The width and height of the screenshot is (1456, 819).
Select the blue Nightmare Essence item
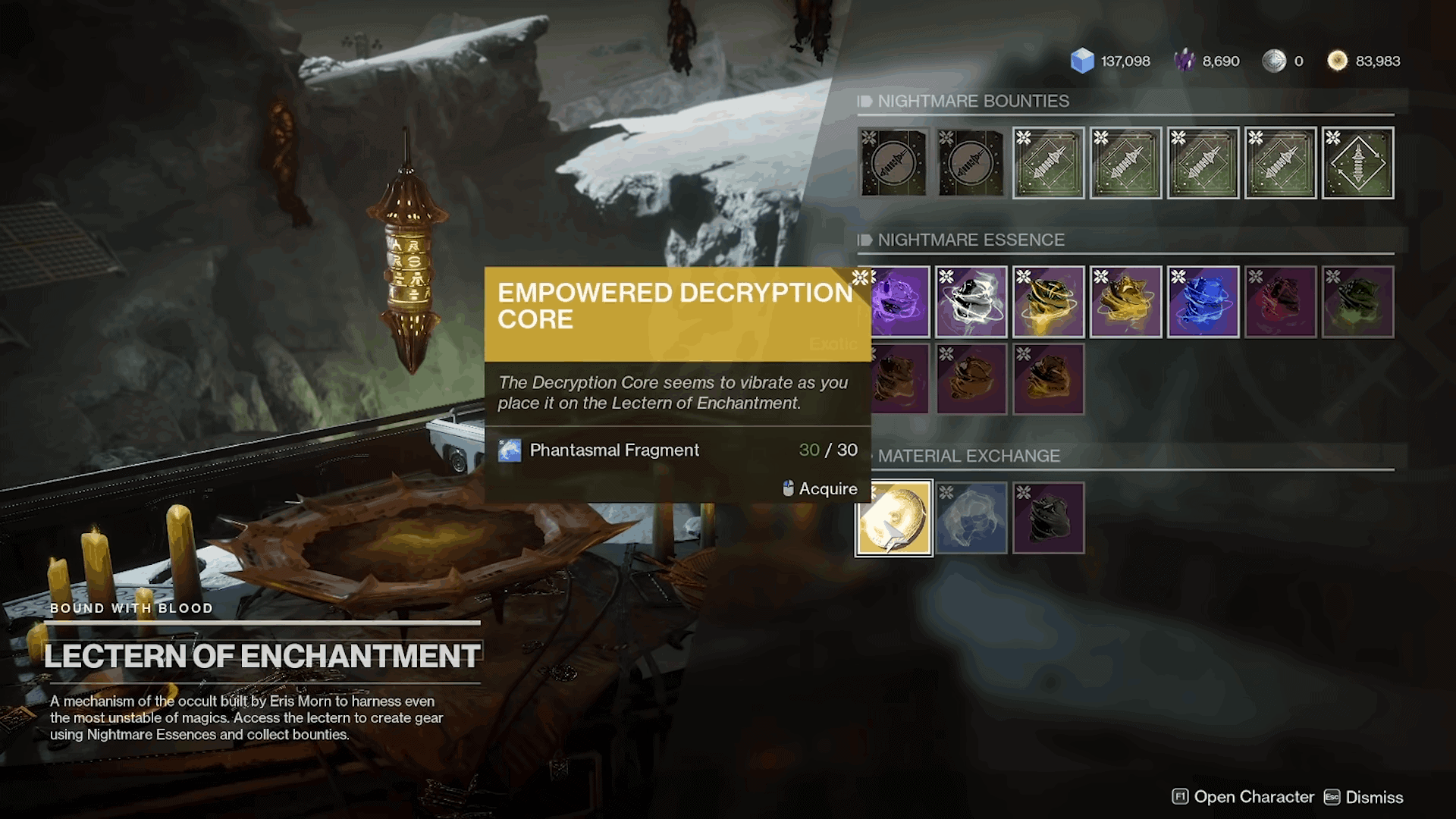[x=1203, y=303]
